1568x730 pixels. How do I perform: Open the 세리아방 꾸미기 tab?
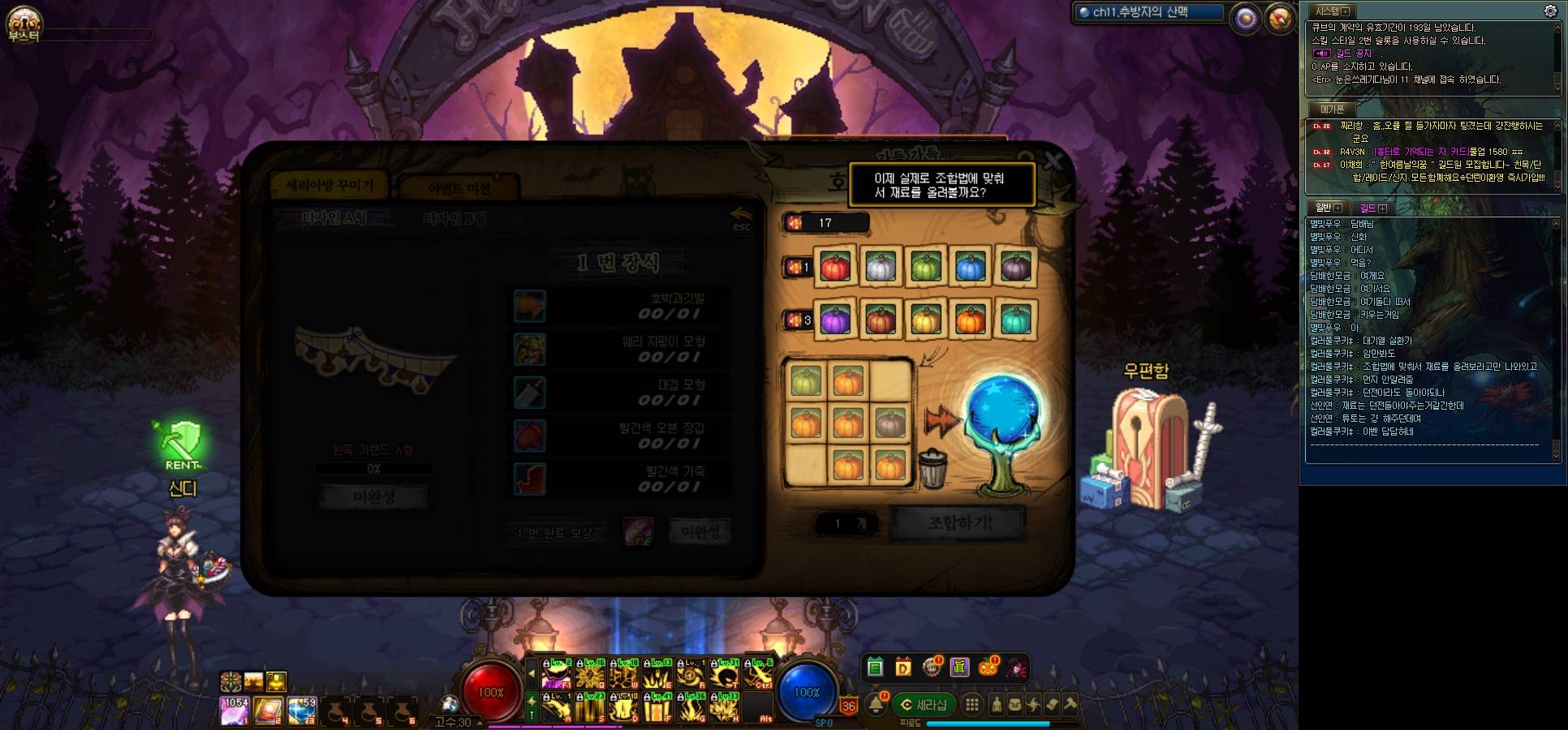(x=330, y=186)
